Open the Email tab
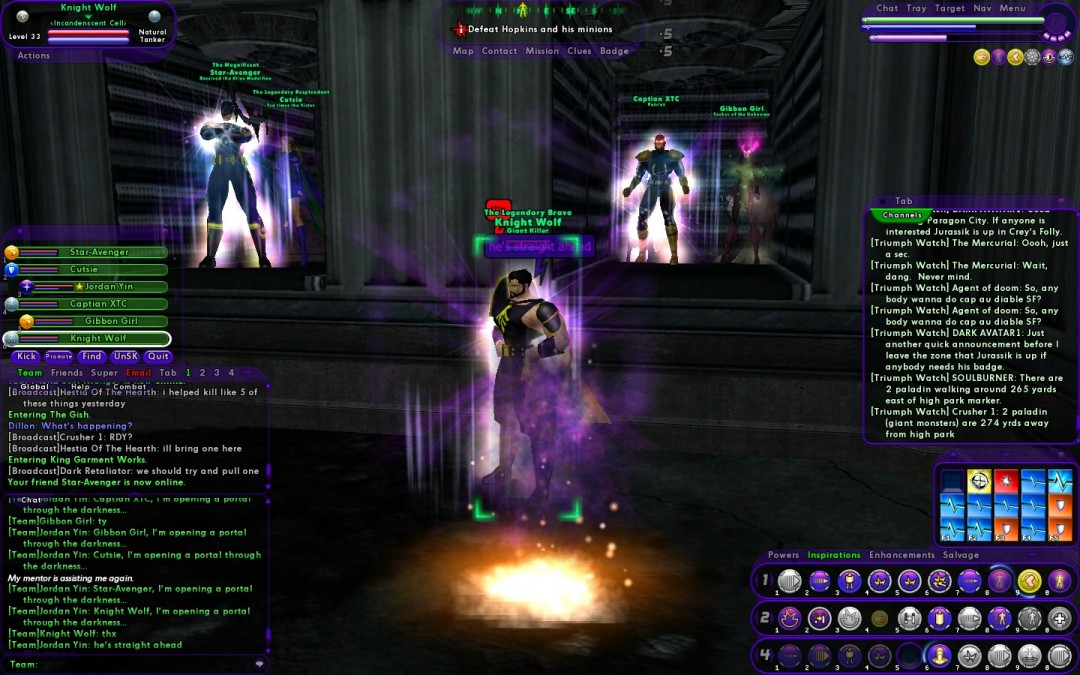 (139, 373)
